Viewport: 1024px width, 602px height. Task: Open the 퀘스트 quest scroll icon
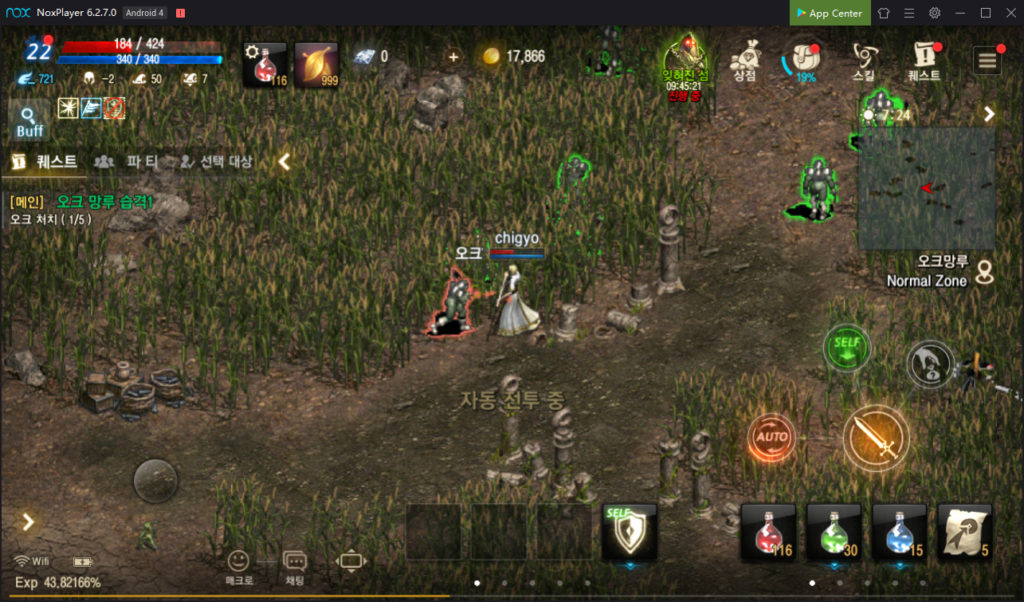[924, 60]
